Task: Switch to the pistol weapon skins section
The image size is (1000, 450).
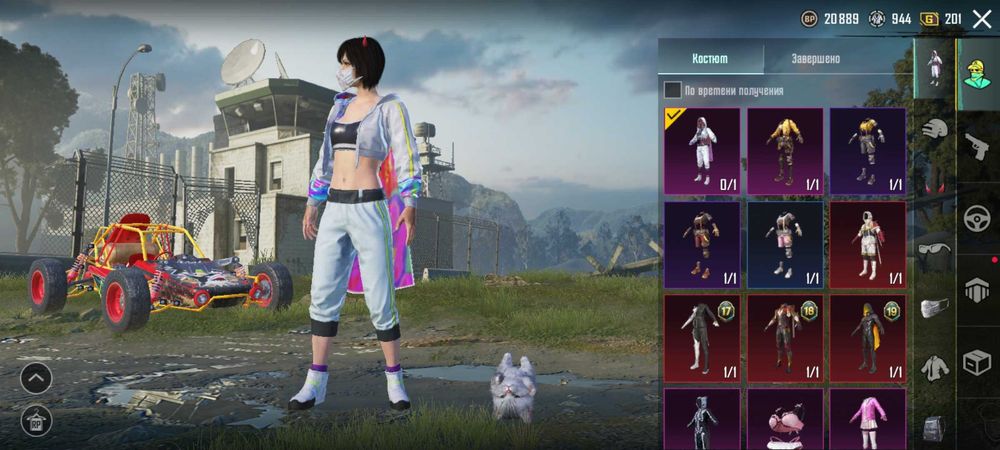Action: click(977, 147)
